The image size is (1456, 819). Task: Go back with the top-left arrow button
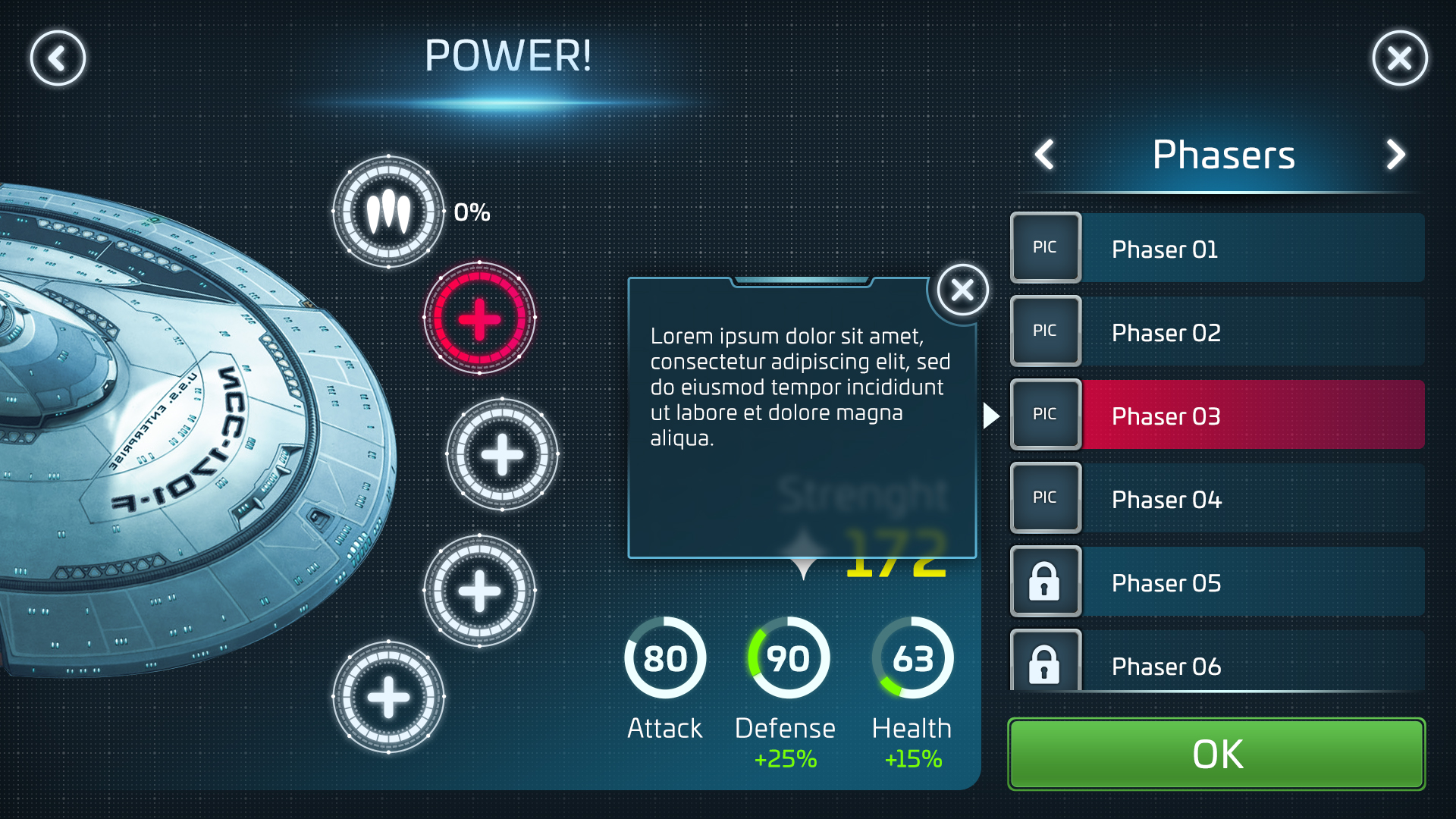(58, 58)
